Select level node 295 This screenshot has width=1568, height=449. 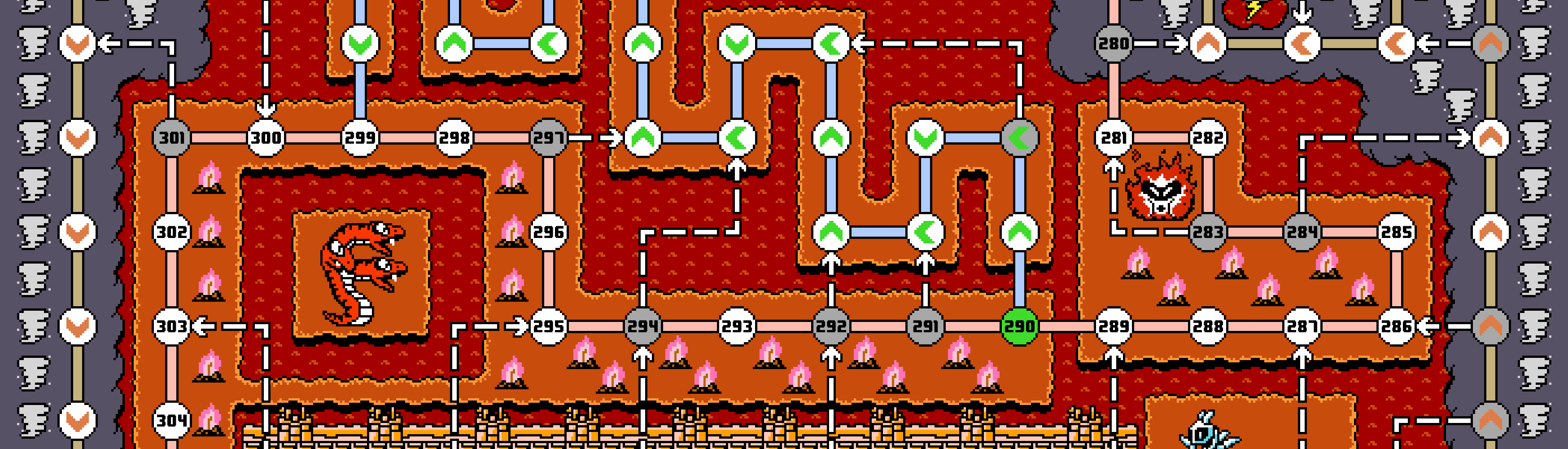pos(548,326)
